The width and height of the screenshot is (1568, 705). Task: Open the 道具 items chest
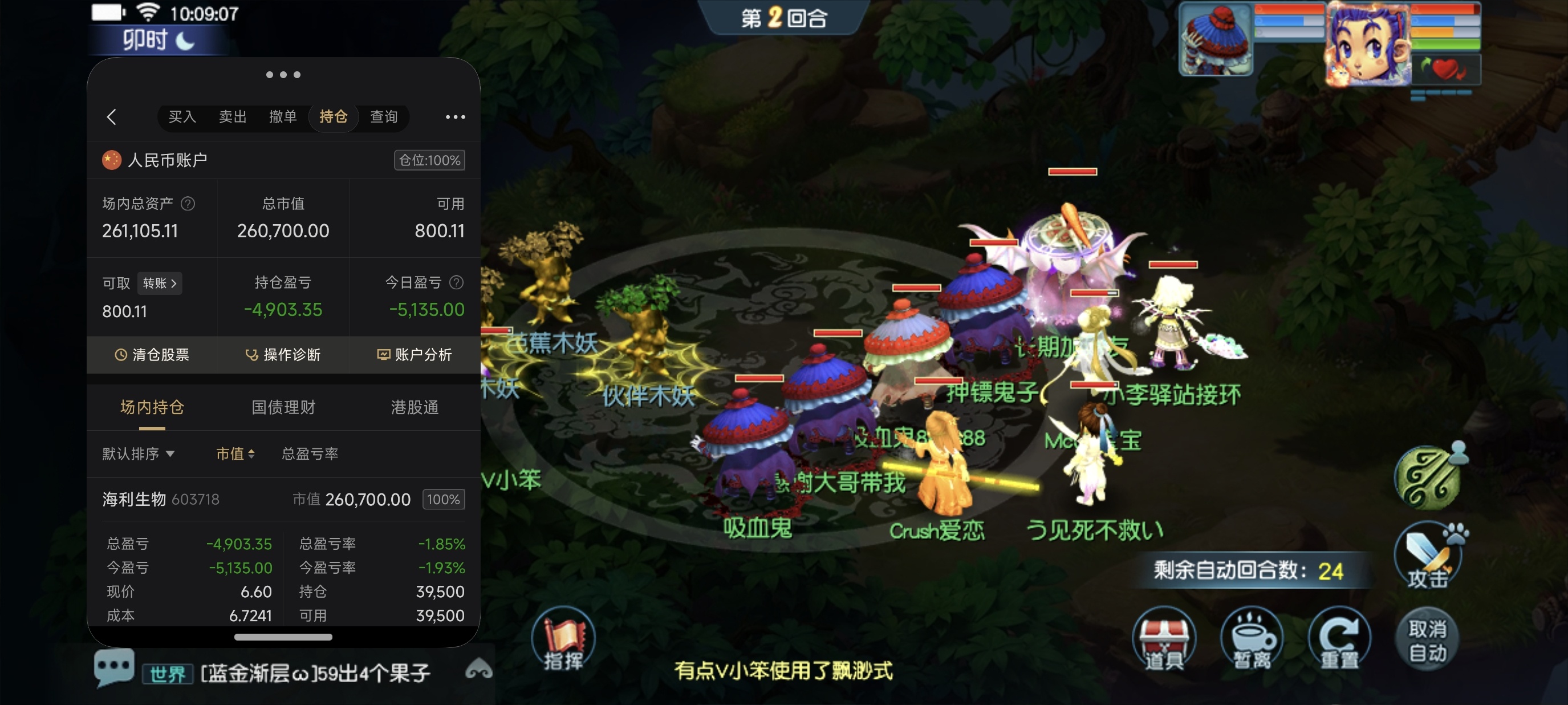[1163, 640]
